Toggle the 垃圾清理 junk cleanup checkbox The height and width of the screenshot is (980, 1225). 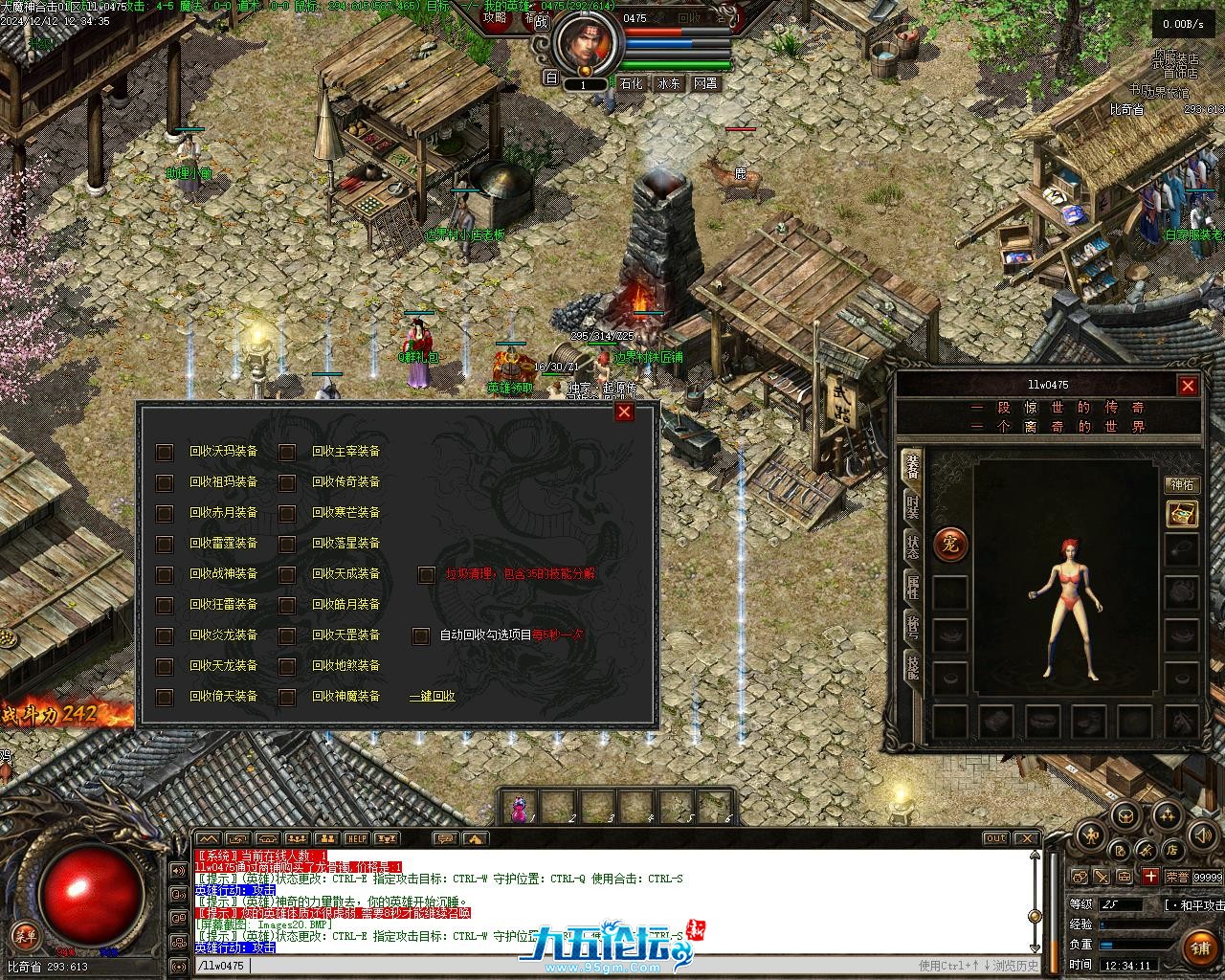[427, 574]
